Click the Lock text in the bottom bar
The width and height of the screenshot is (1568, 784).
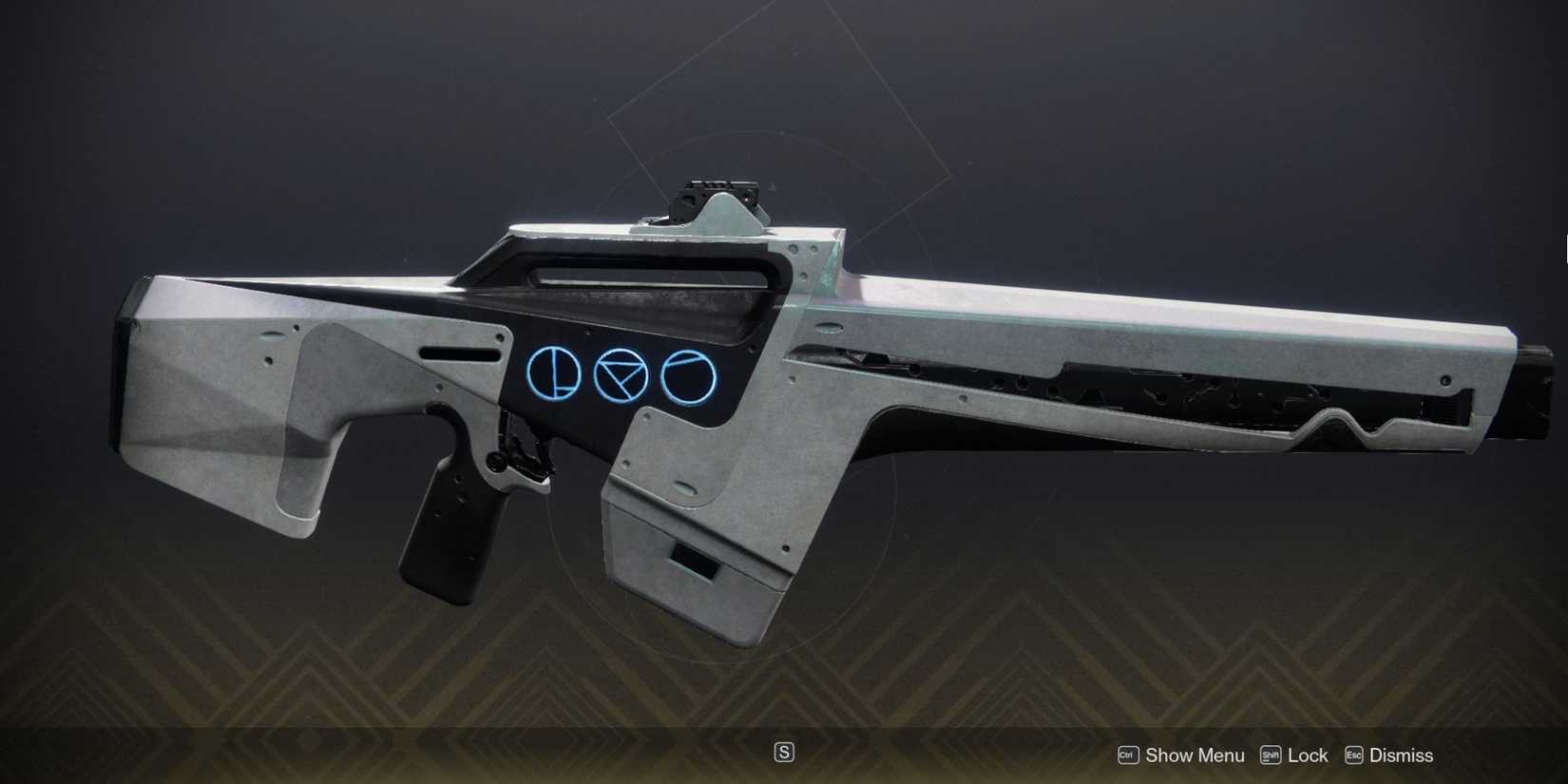click(1310, 755)
